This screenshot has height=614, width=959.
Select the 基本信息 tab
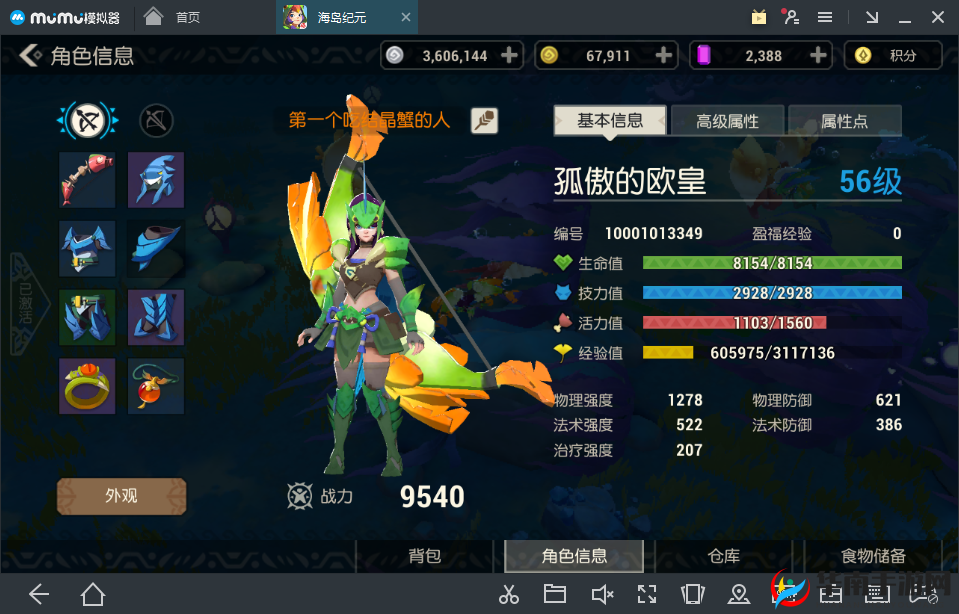point(610,121)
